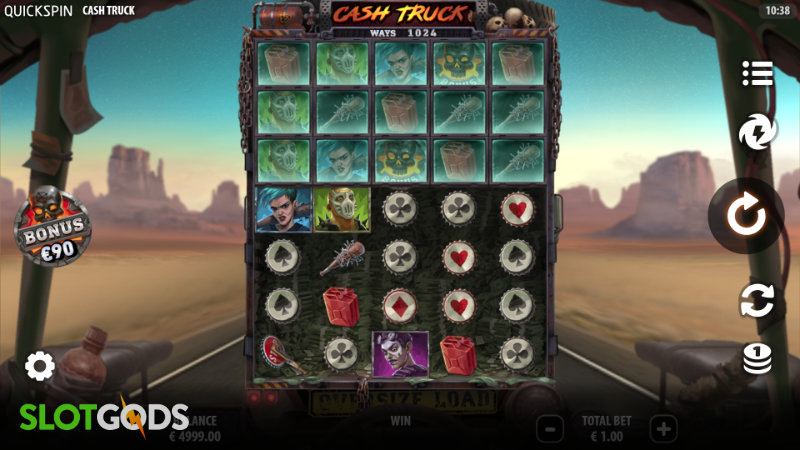Viewport: 800px width, 450px height.
Task: Spin the reels with the large spin button
Action: [745, 216]
